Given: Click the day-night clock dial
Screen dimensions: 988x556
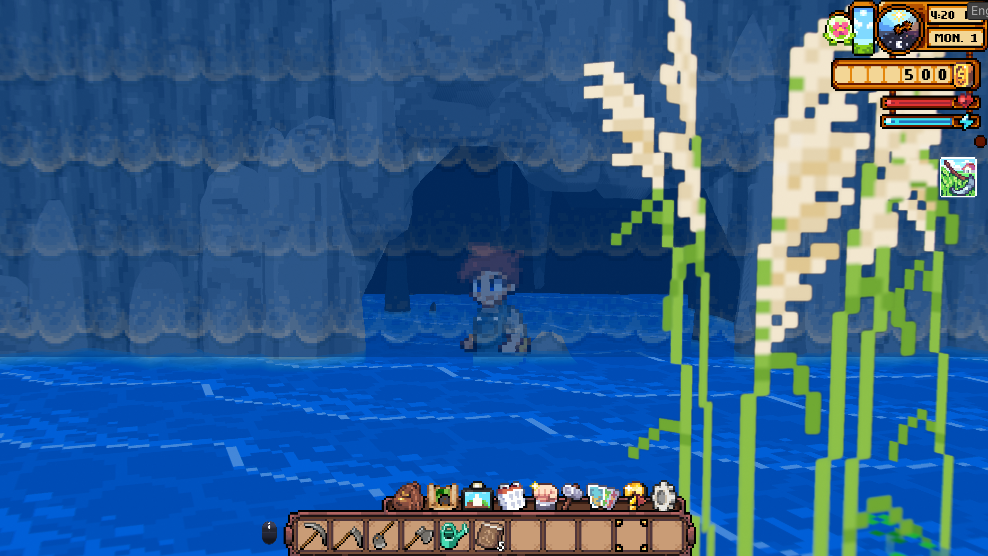Looking at the screenshot, I should 901,28.
